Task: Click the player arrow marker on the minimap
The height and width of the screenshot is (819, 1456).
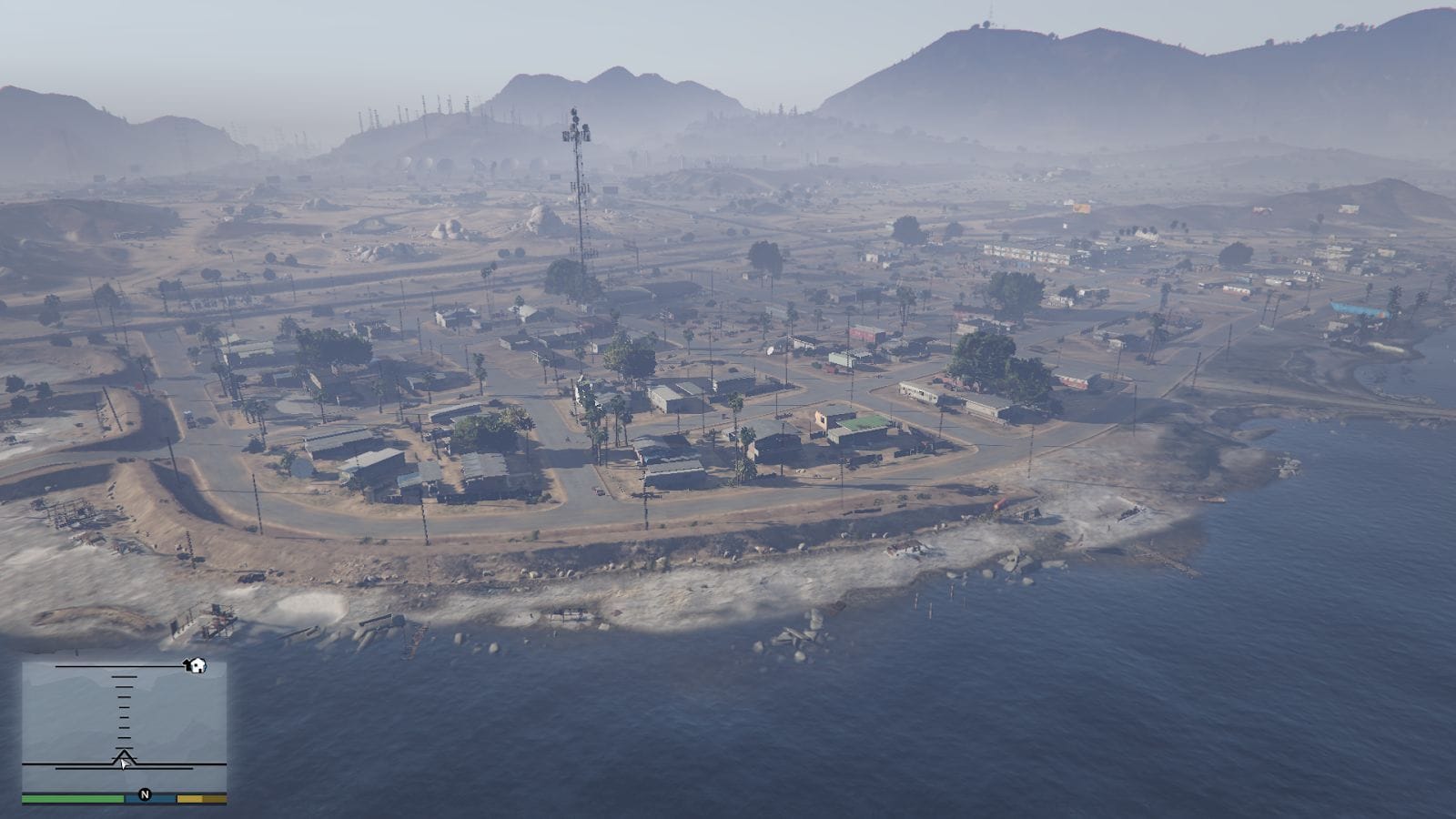Action: pos(125,753)
